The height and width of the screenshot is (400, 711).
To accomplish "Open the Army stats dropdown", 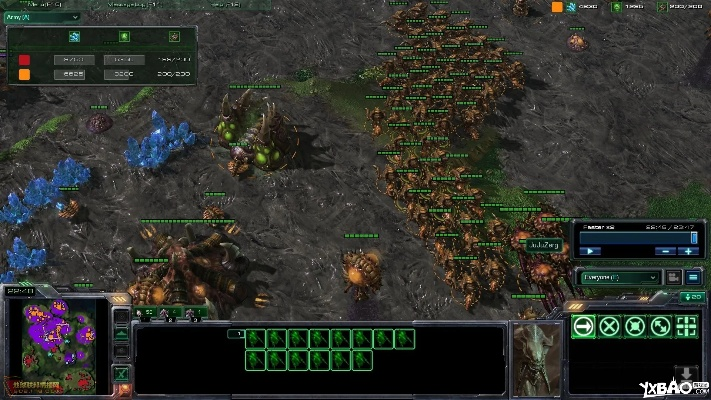I will 44,17.
